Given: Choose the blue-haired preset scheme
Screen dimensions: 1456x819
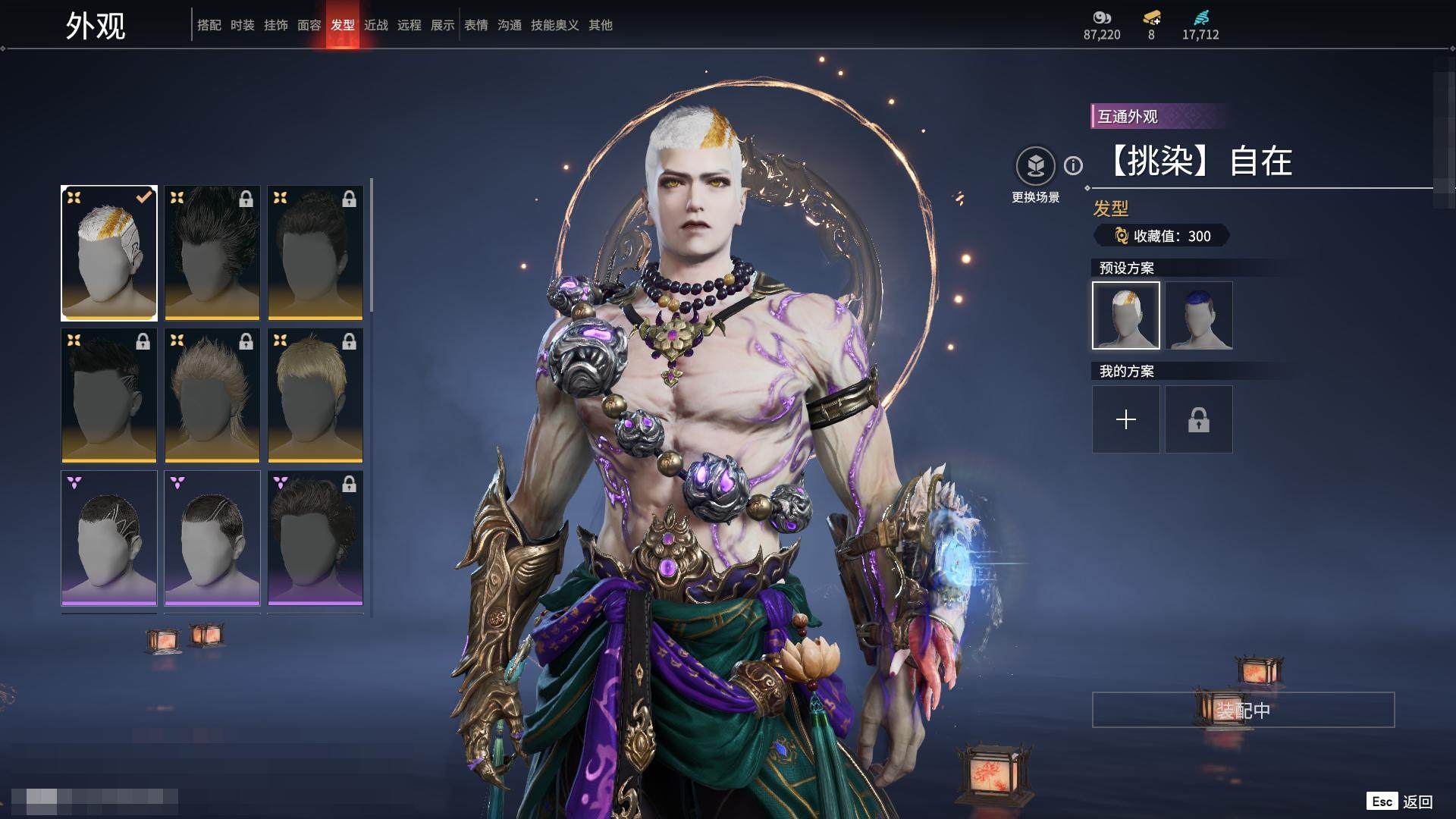Looking at the screenshot, I should pyautogui.click(x=1199, y=315).
